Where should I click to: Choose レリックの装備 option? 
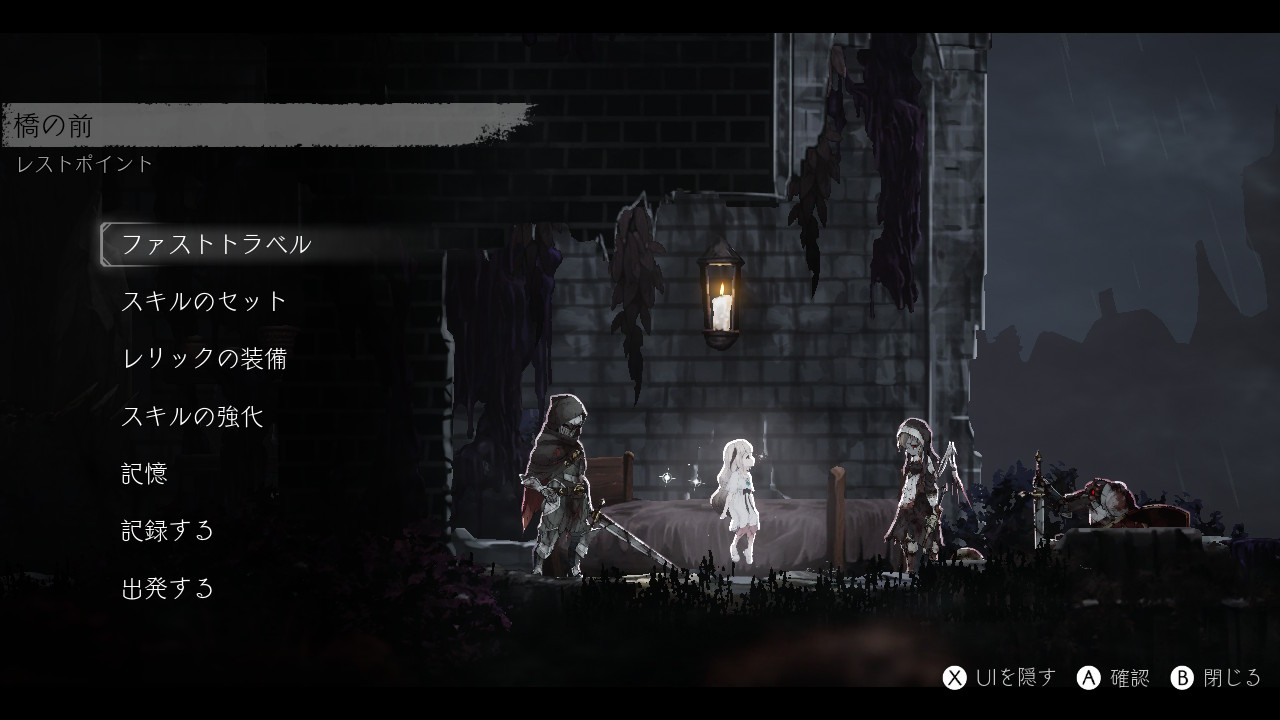click(204, 358)
